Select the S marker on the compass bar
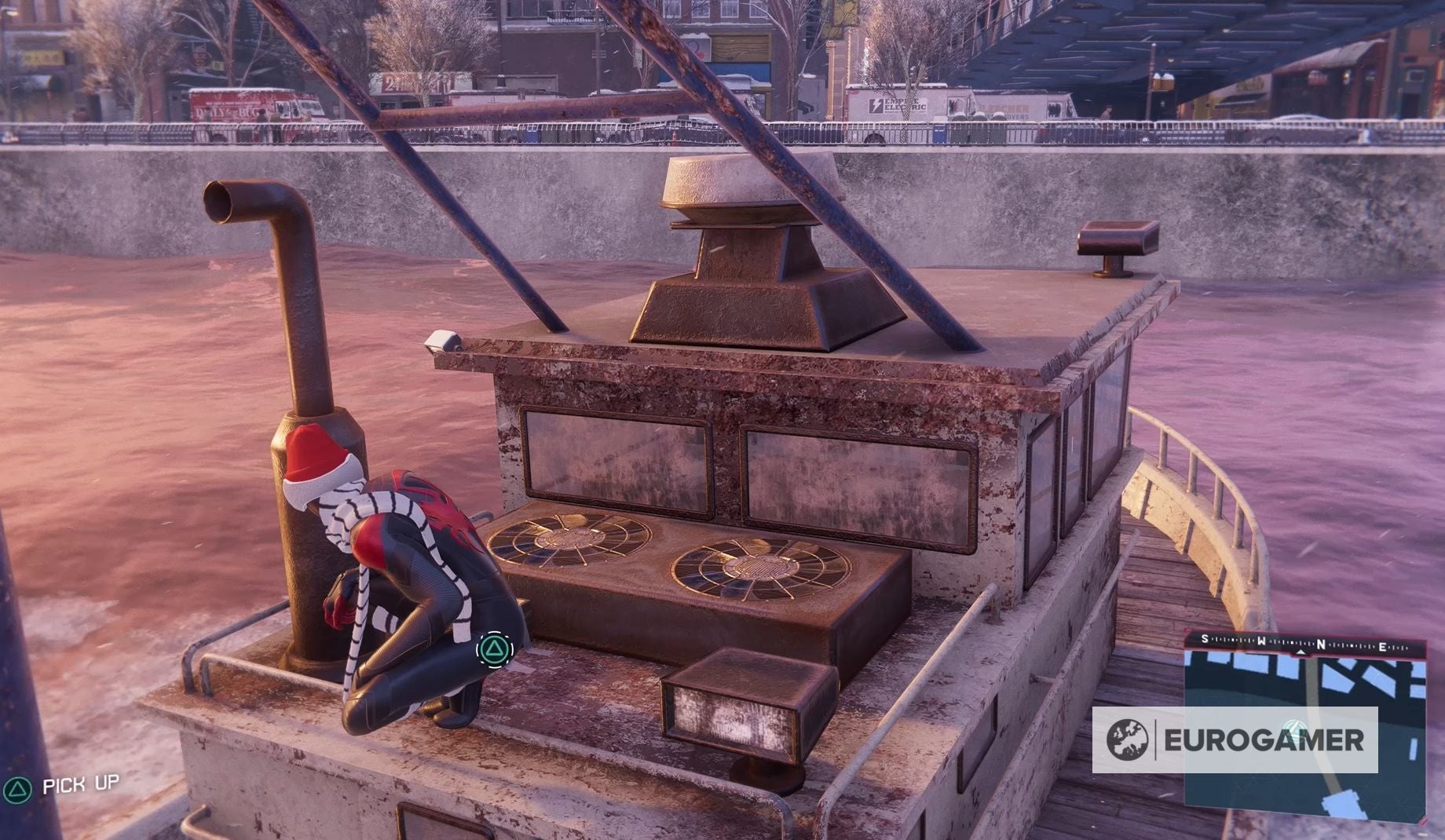The height and width of the screenshot is (840, 1445). [1205, 639]
